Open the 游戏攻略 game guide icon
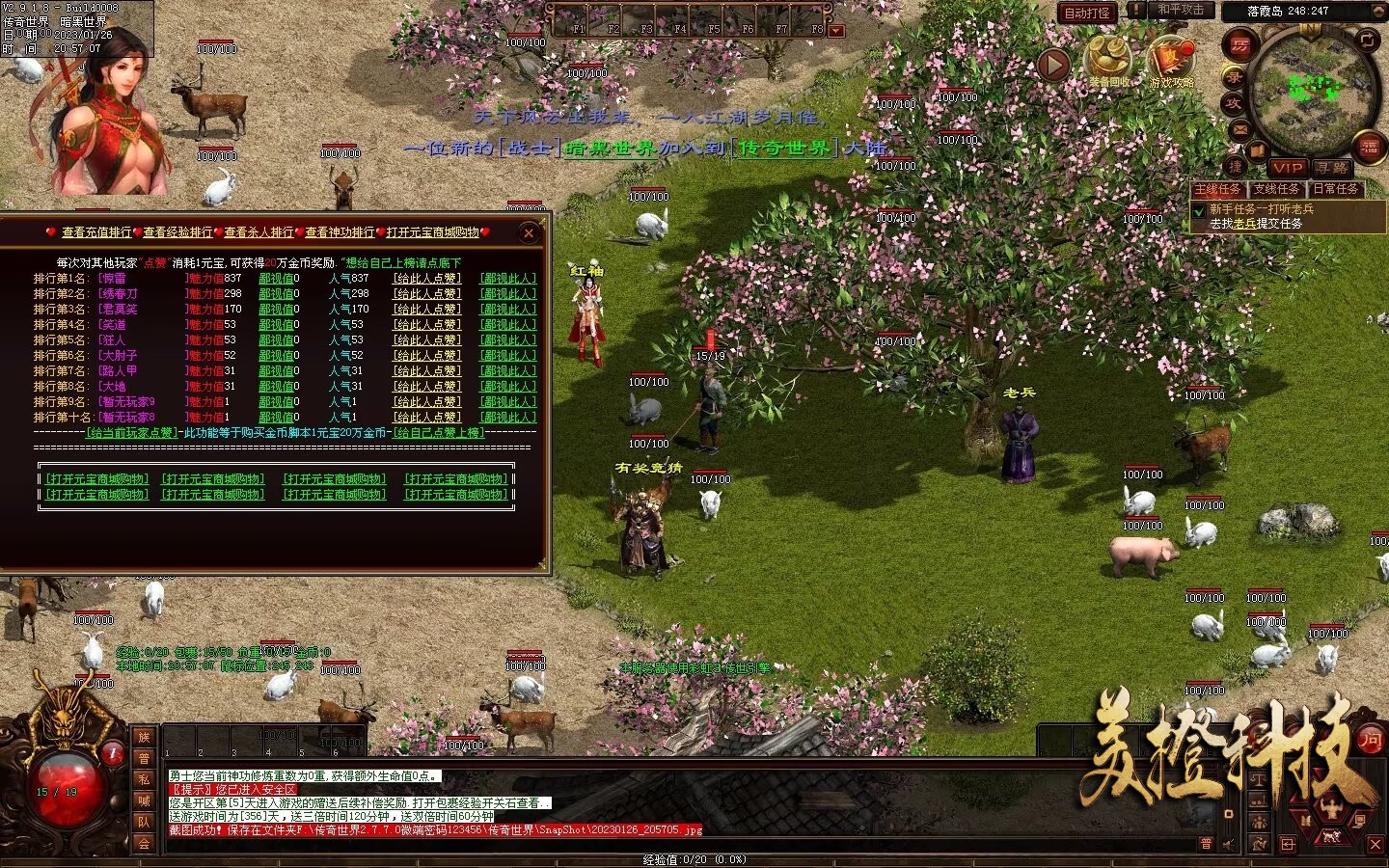Image resolution: width=1389 pixels, height=868 pixels. pos(1171,62)
